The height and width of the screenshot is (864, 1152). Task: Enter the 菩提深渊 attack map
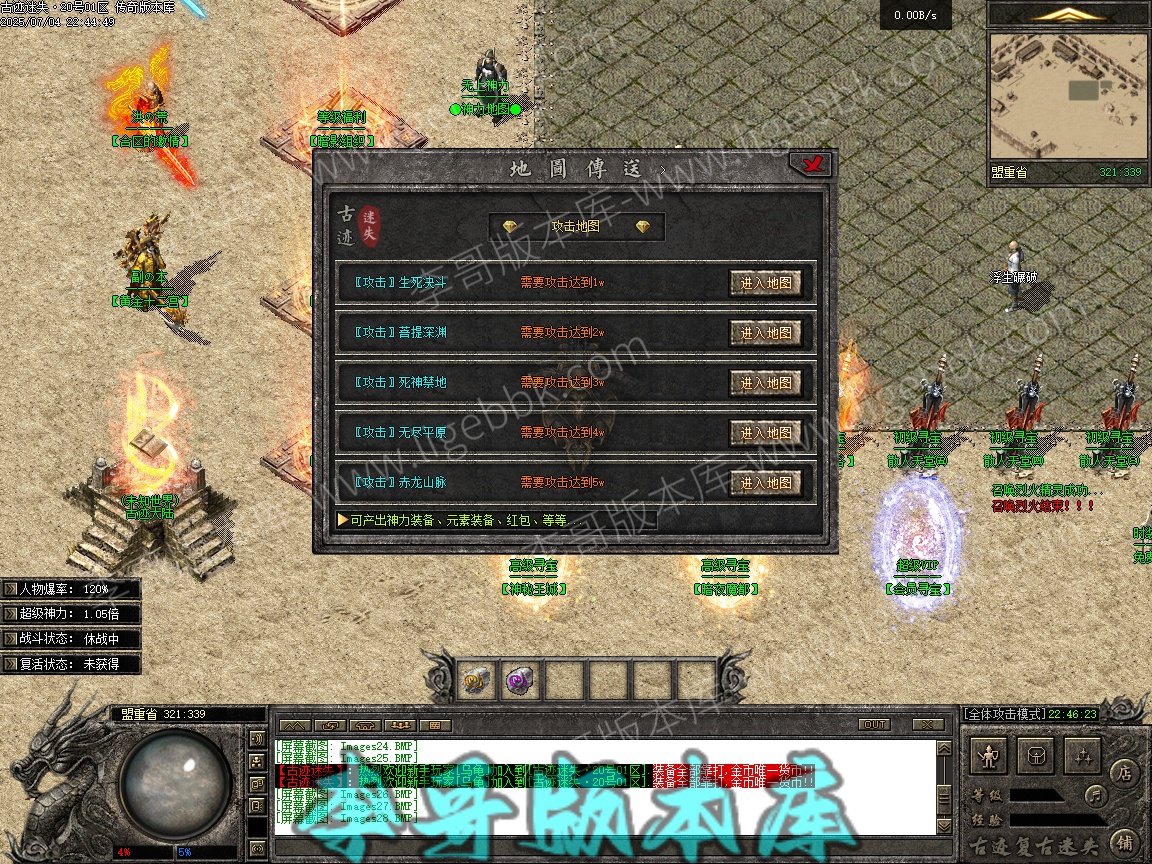[x=765, y=333]
